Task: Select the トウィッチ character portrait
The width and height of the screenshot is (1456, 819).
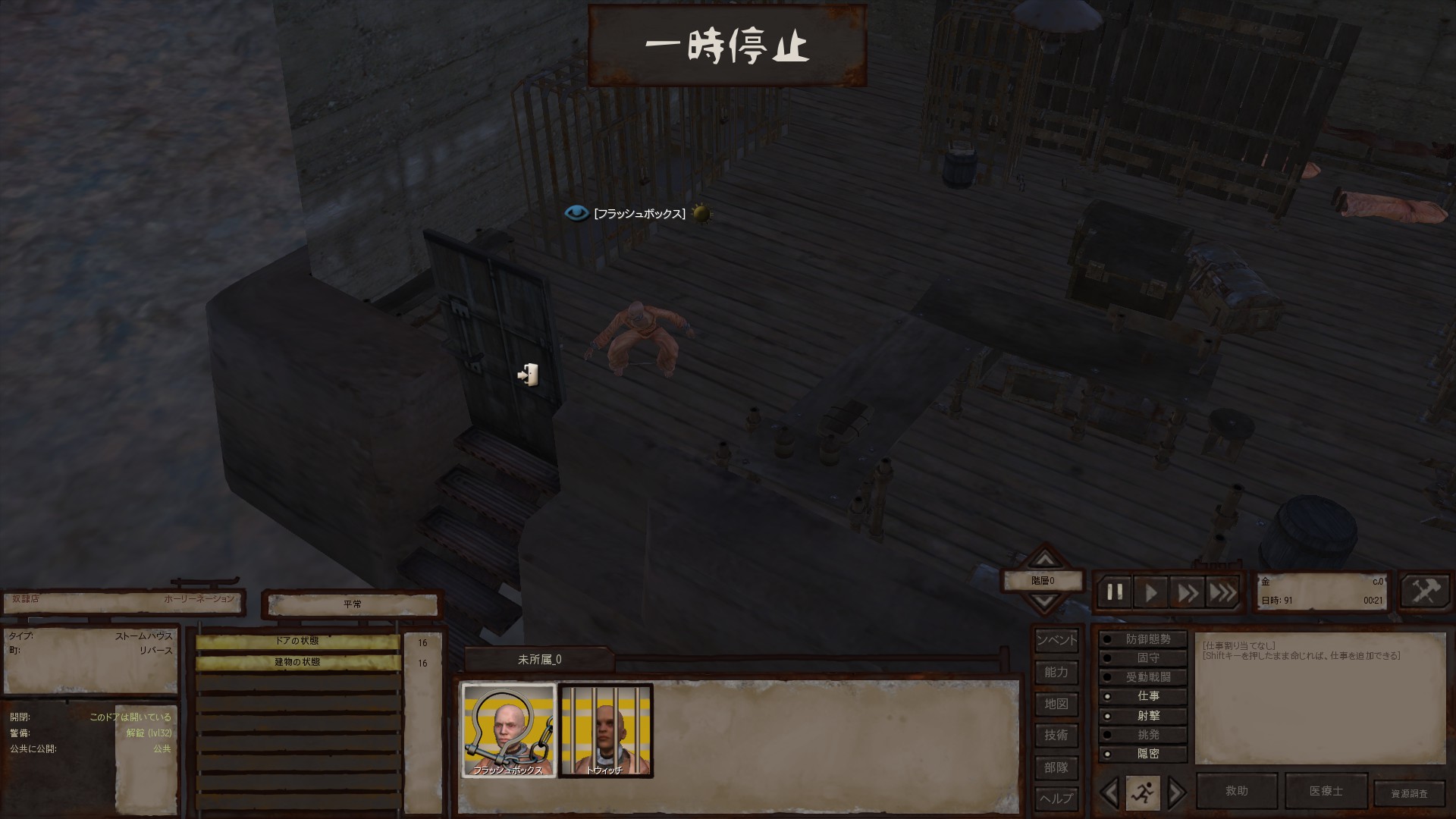Action: [605, 730]
